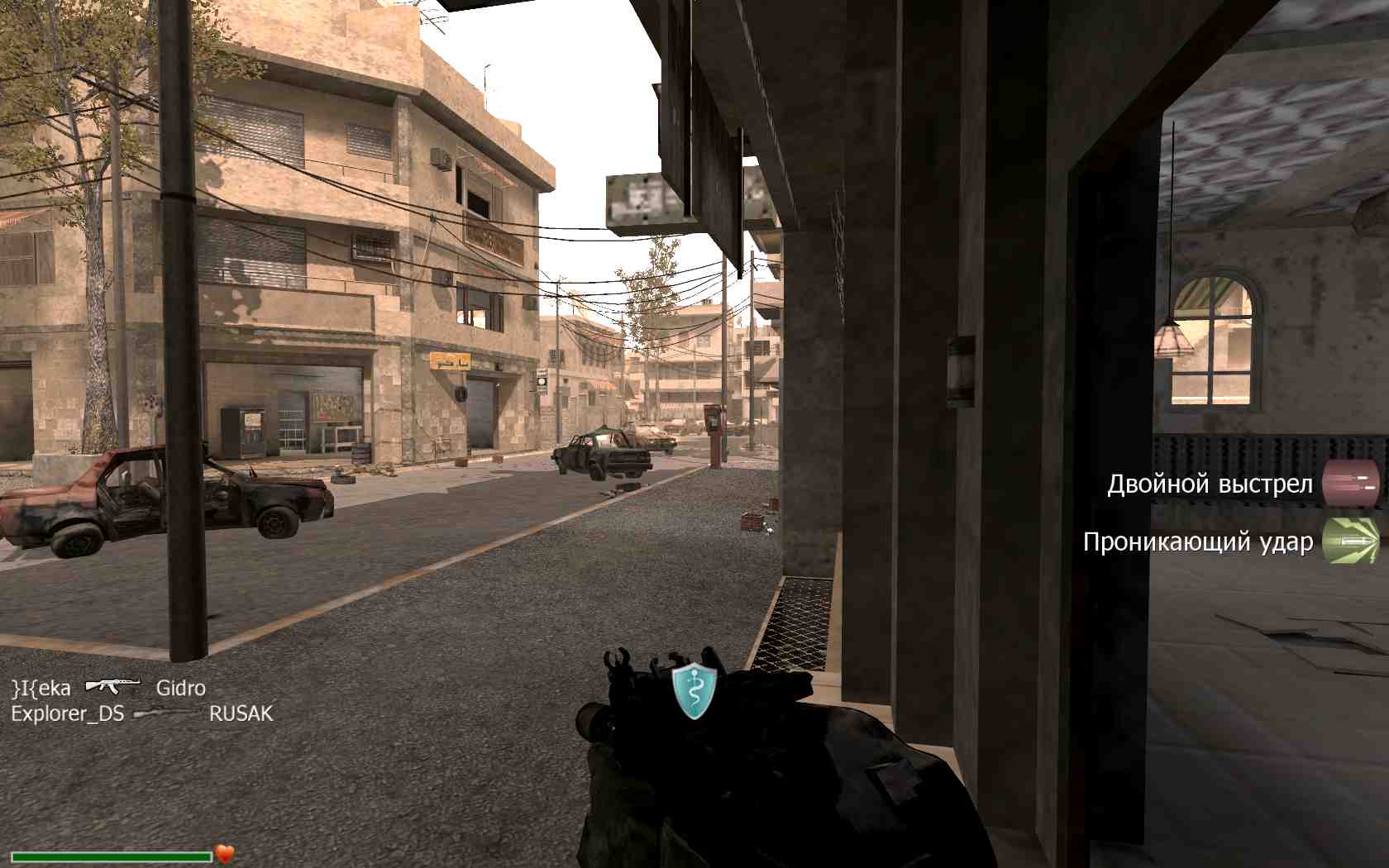Select the AK-47 kill feed icon
Viewport: 1389px width, 868px height.
click(112, 685)
